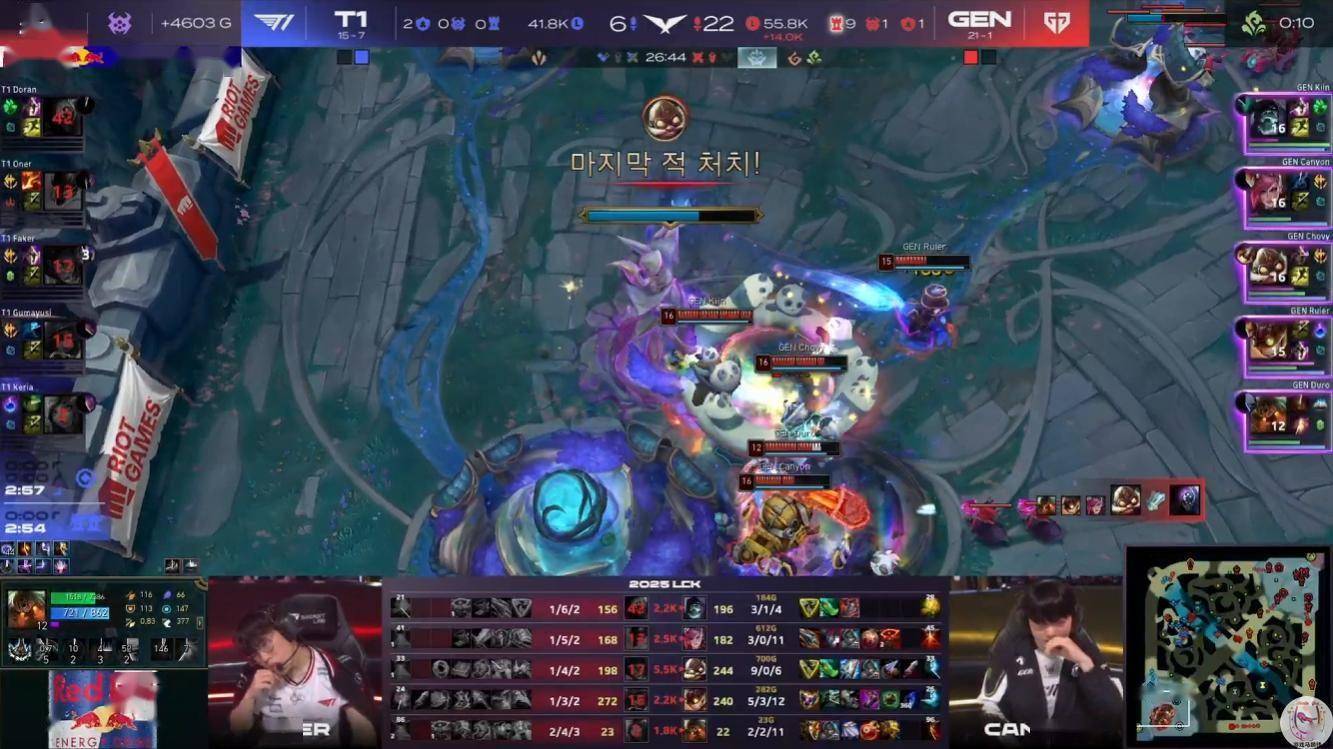Select the scoreboard row showing 9/0/6 KDA
The image size is (1333, 749).
click(665, 669)
